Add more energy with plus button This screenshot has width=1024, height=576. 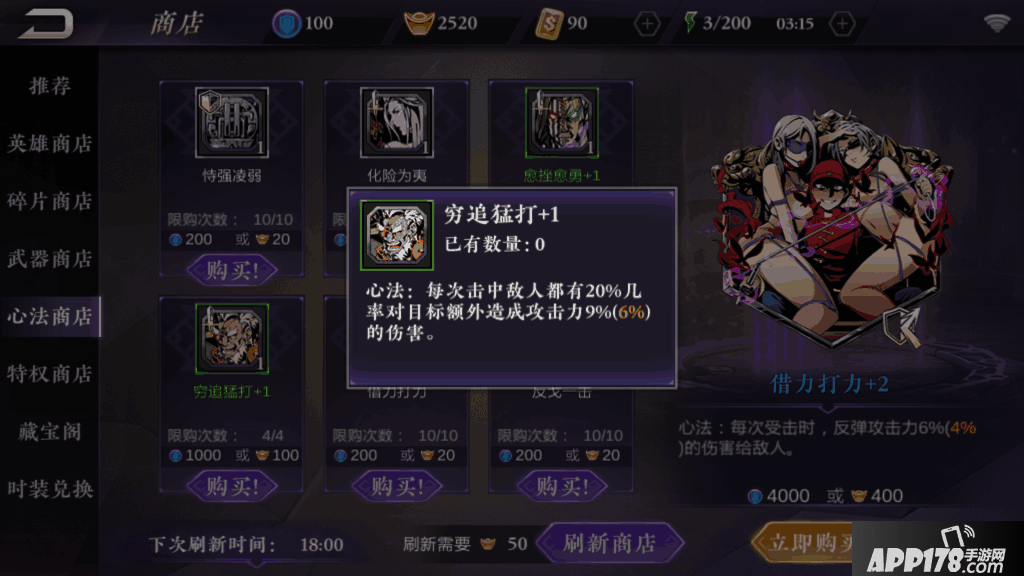click(x=843, y=23)
